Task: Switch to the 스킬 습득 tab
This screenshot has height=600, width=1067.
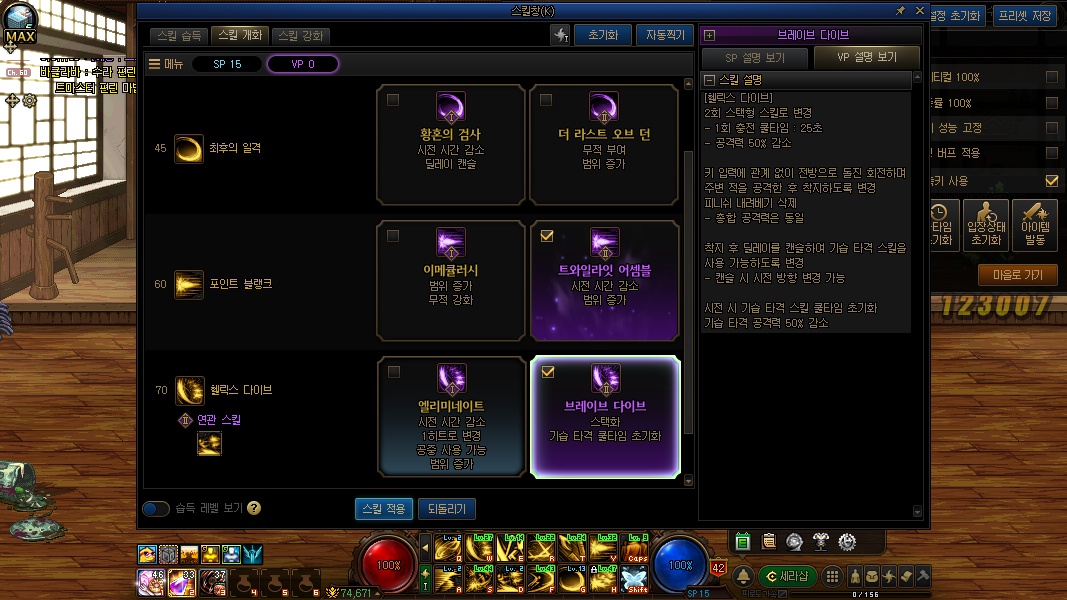Action: [180, 36]
